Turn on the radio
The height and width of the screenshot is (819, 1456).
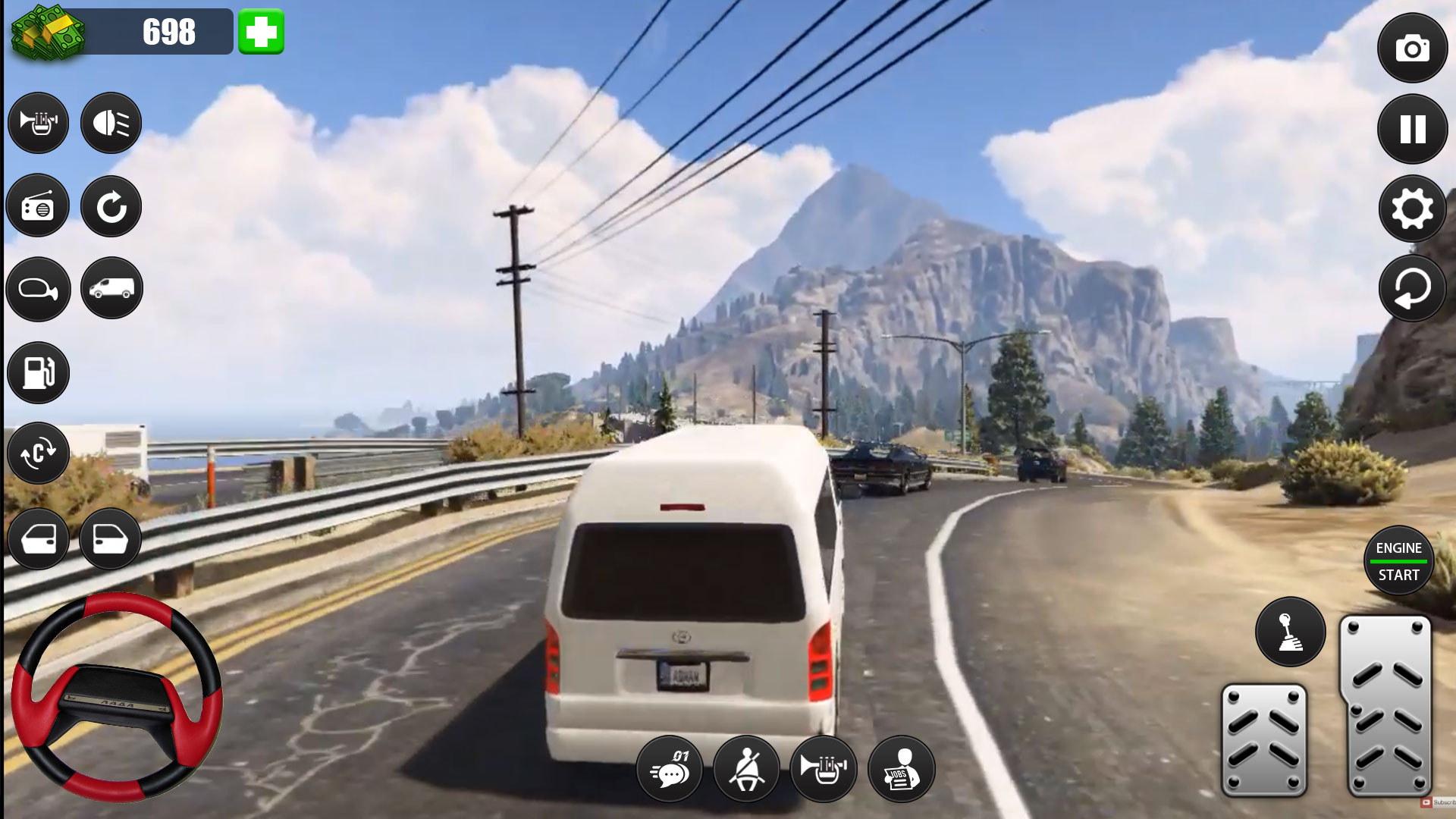point(38,206)
